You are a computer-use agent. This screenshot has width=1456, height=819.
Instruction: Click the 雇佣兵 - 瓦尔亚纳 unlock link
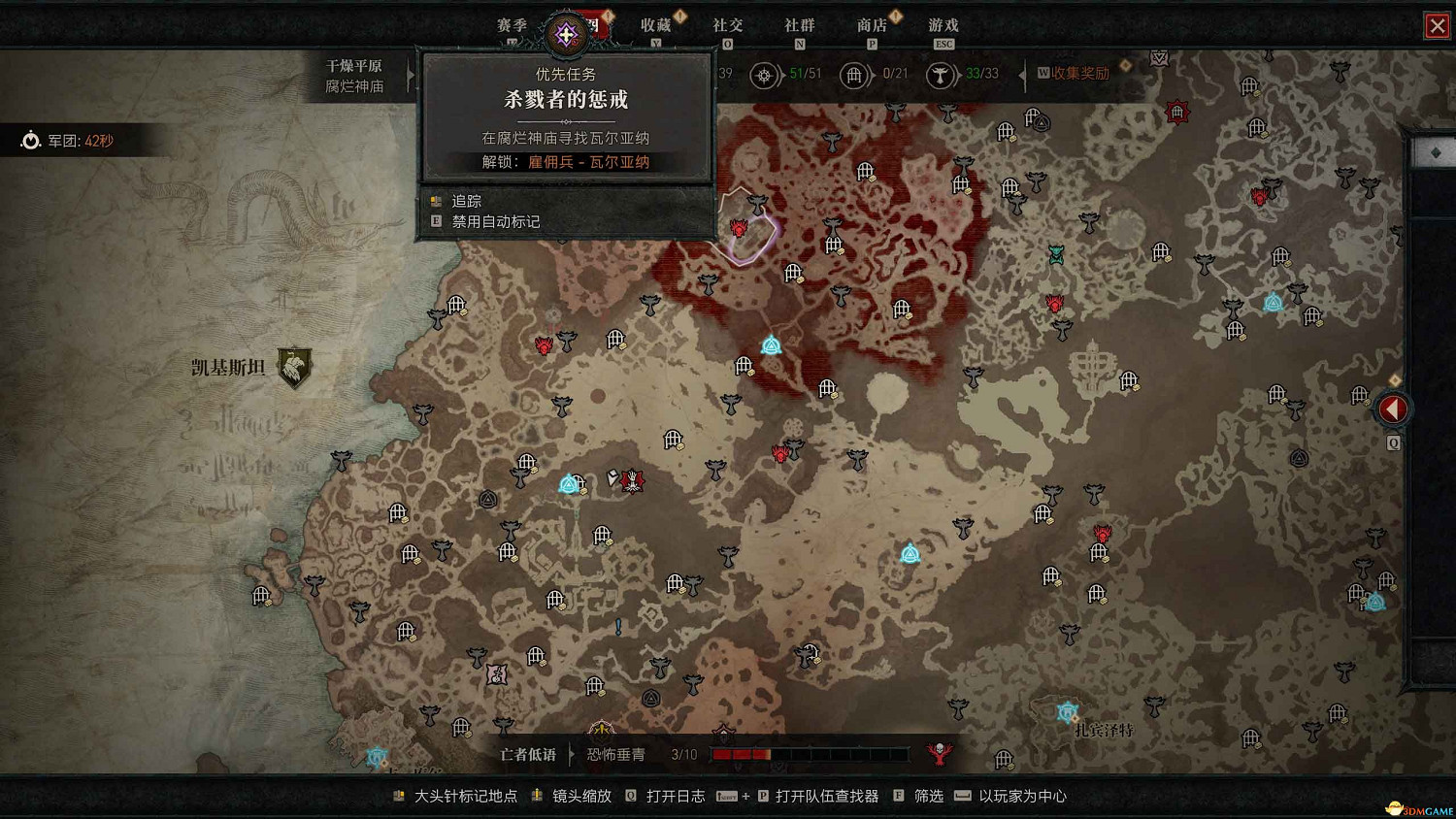pyautogui.click(x=587, y=162)
